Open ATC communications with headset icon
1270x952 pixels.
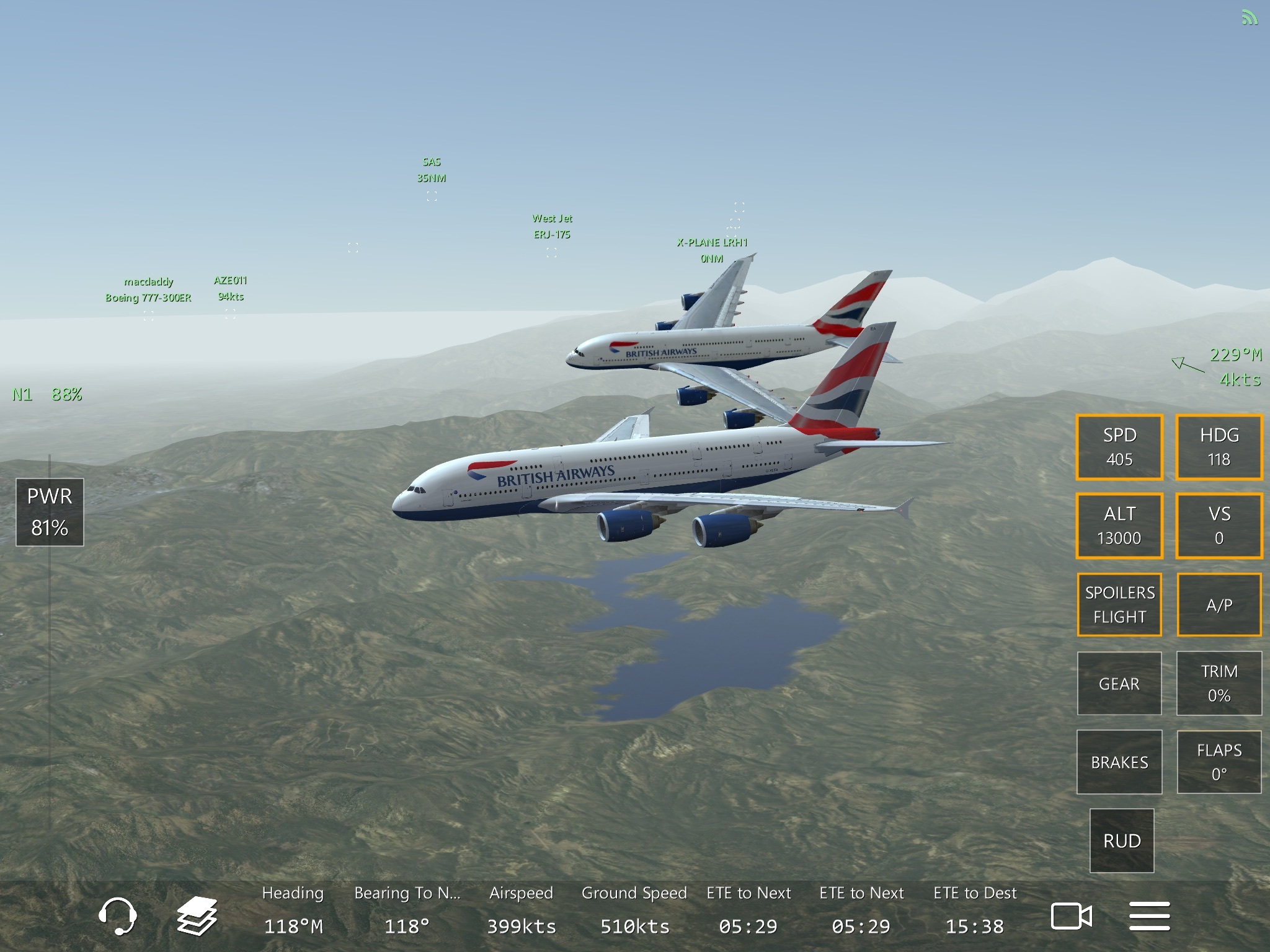(x=117, y=915)
